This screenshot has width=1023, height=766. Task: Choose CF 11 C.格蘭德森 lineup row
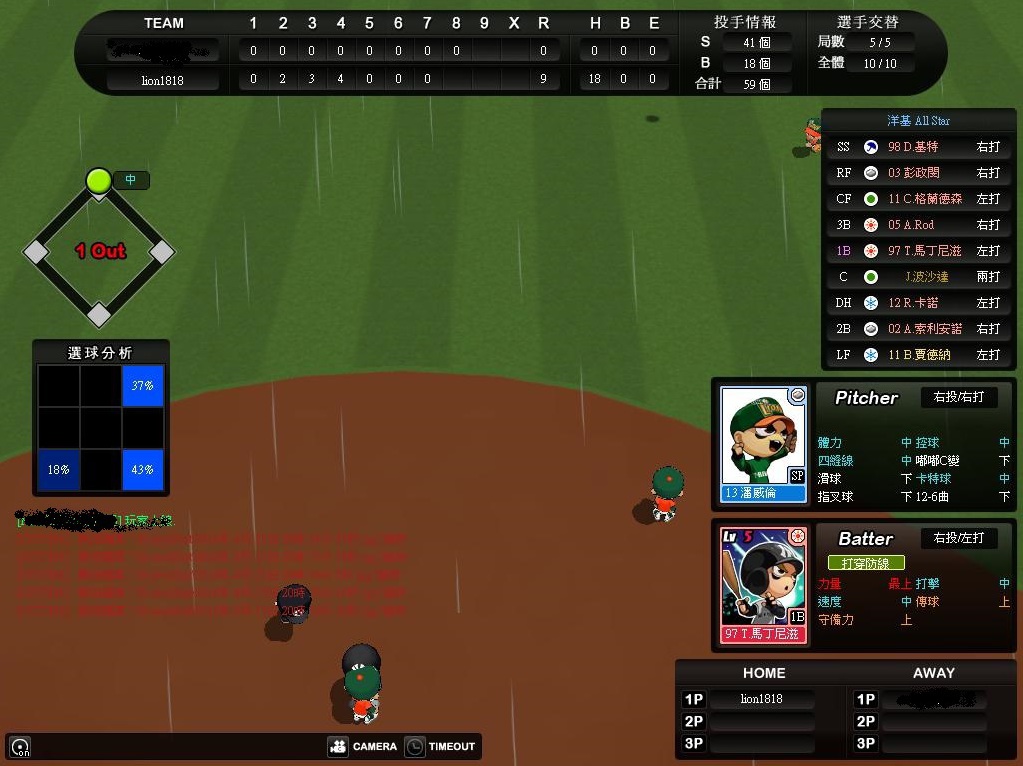[918, 199]
